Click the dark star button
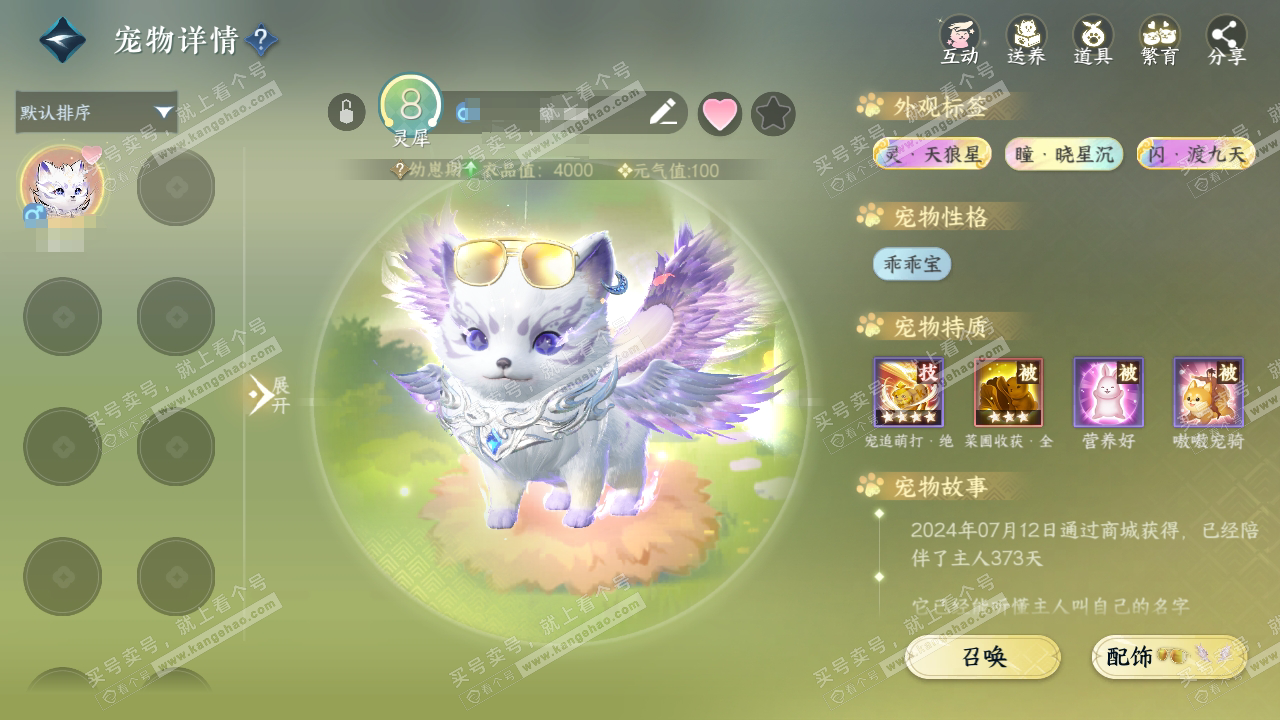Image resolution: width=1280 pixels, height=720 pixels. 773,114
